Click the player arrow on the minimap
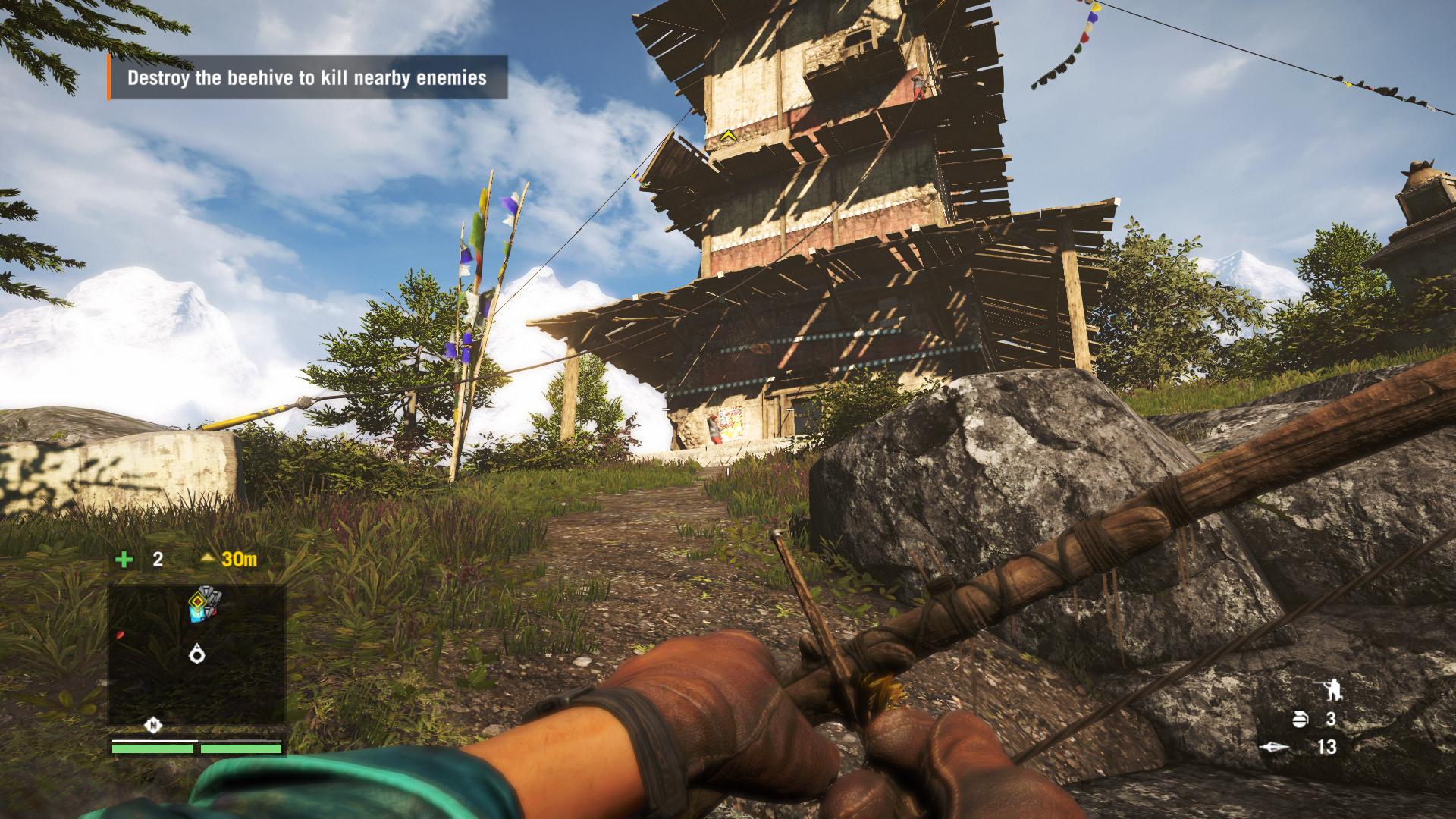Image resolution: width=1456 pixels, height=819 pixels. 198,652
